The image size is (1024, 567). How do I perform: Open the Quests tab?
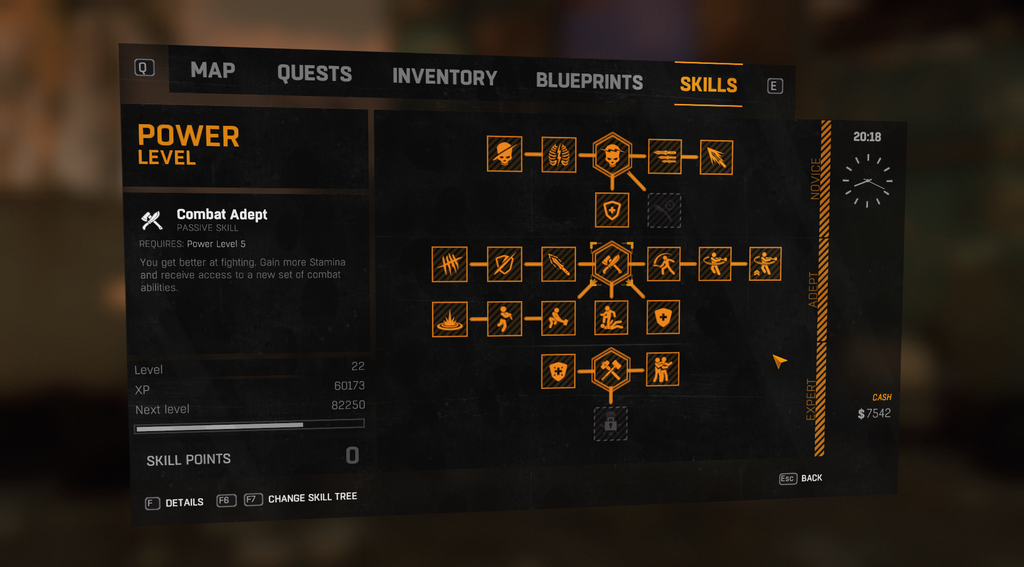pyautogui.click(x=314, y=74)
